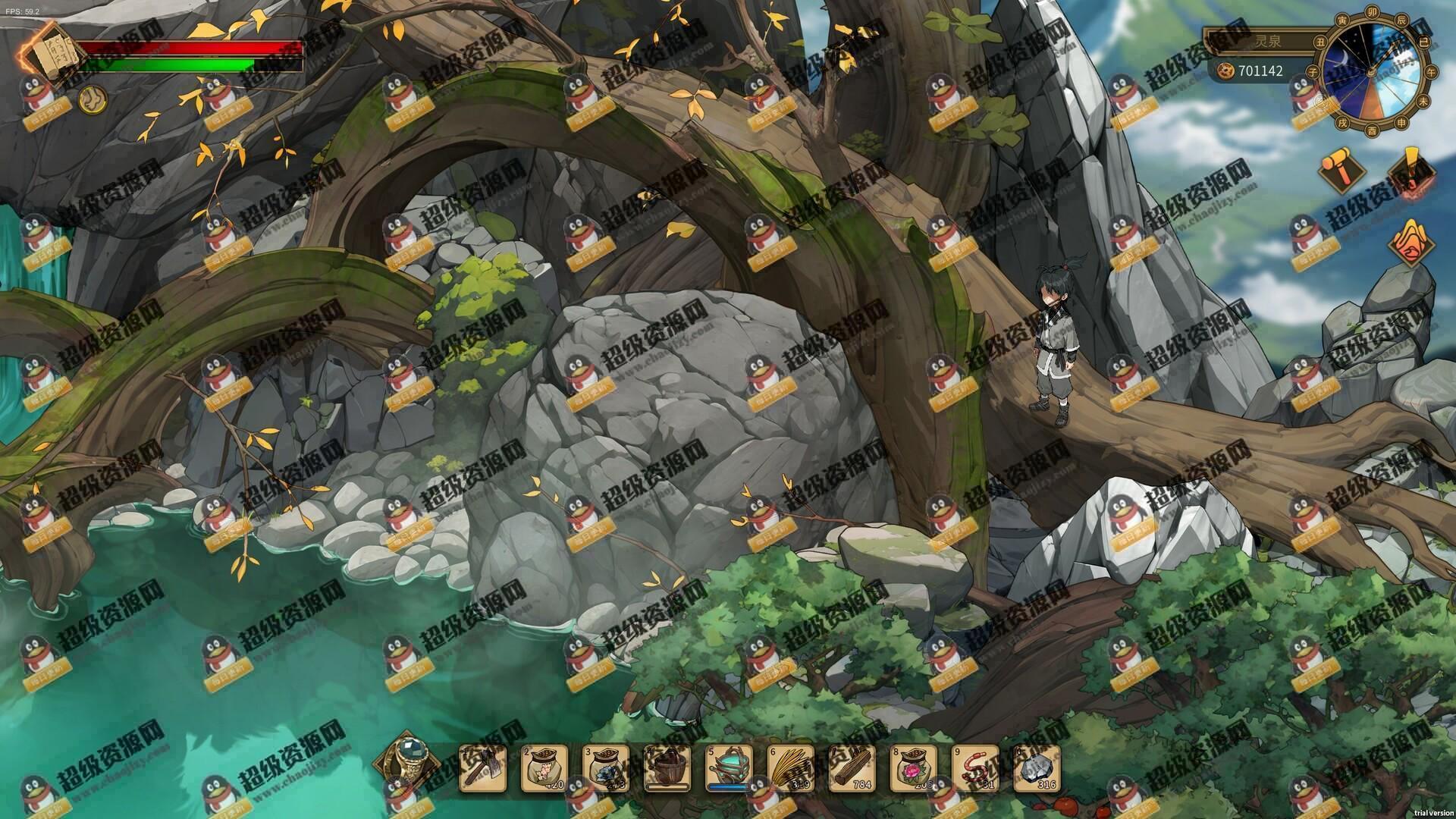Choose the pink blossom seed bag

tap(544, 767)
